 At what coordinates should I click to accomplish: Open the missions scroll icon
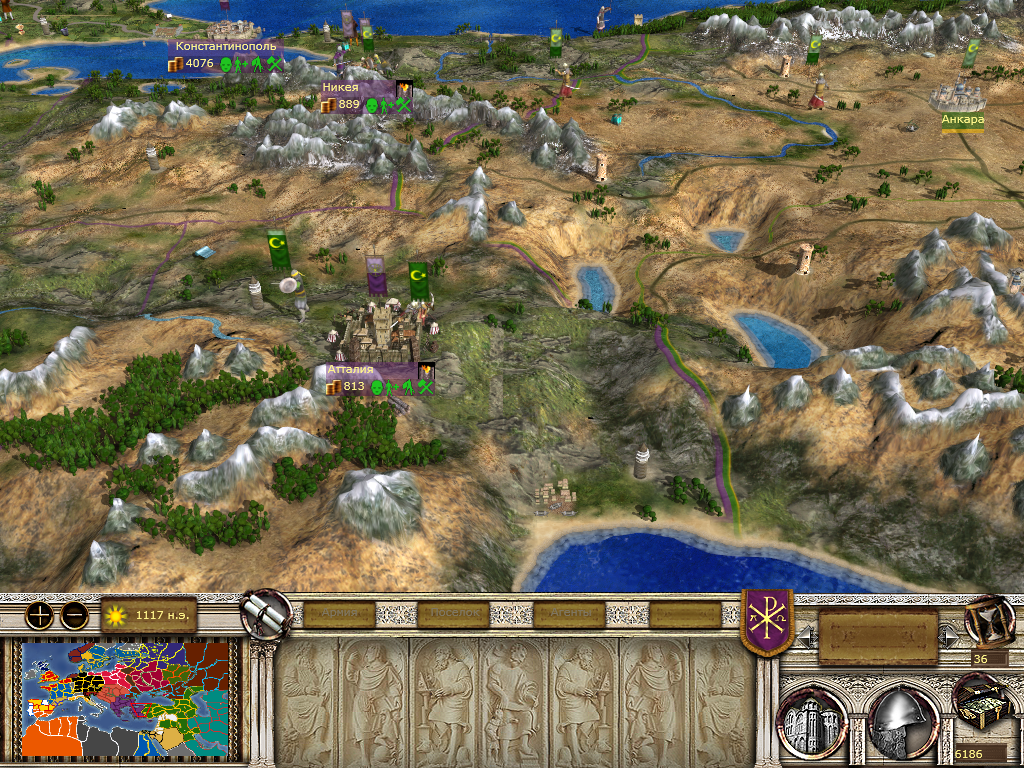tap(266, 614)
